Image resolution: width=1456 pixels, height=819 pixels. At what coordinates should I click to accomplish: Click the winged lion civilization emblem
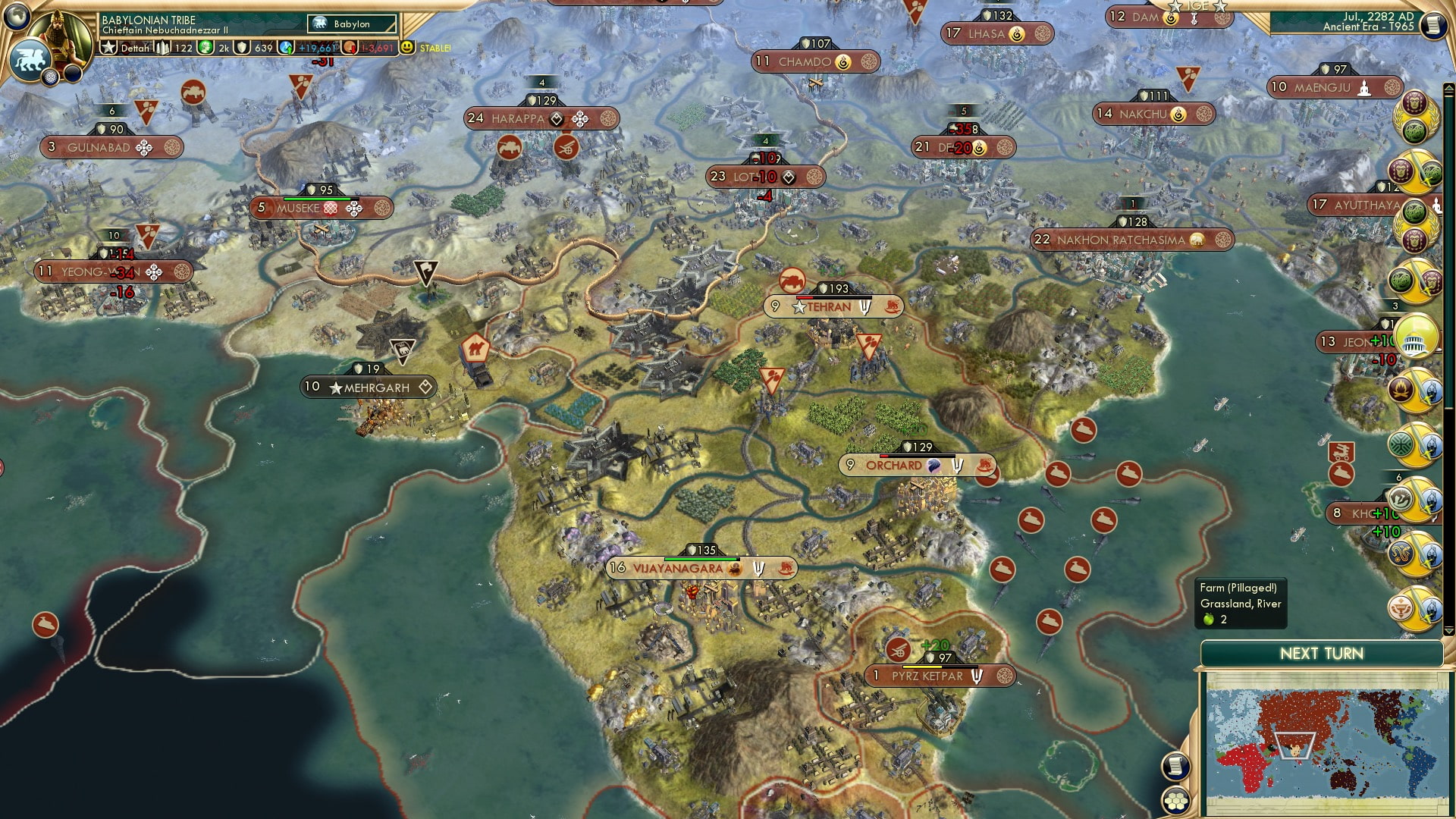click(x=31, y=60)
